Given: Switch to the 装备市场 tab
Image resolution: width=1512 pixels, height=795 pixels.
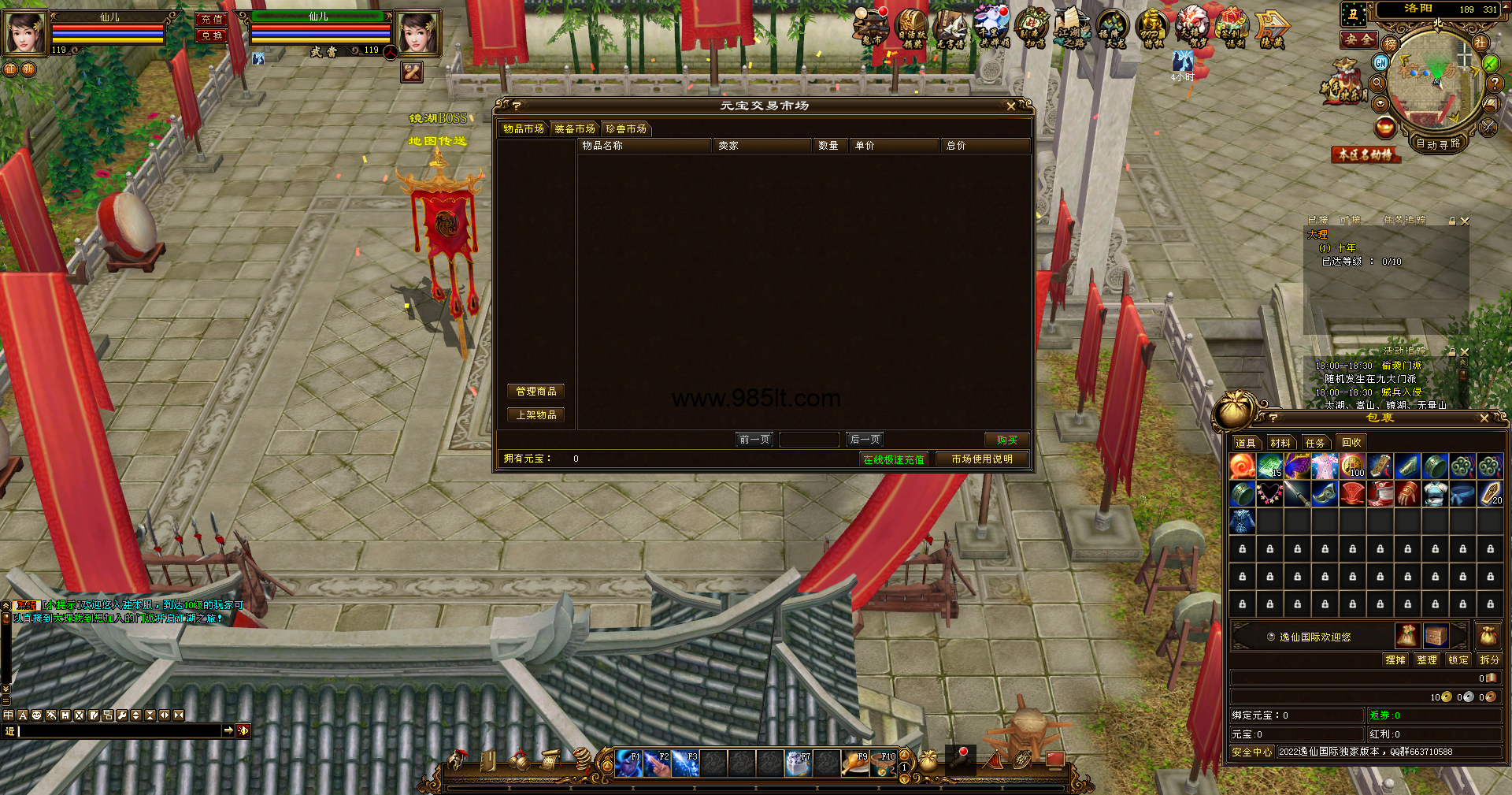Looking at the screenshot, I should [x=574, y=129].
